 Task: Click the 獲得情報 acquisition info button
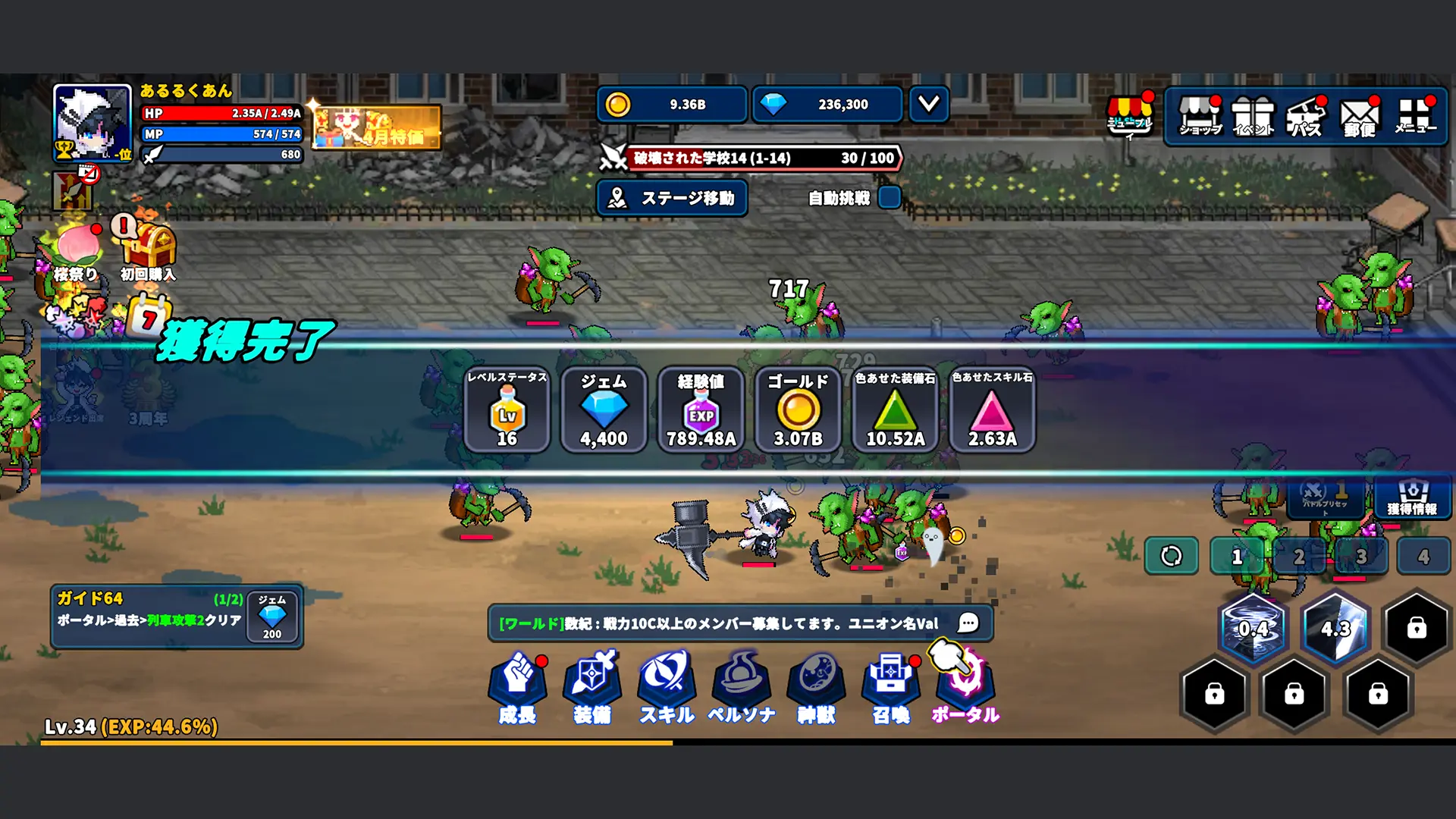click(1412, 497)
